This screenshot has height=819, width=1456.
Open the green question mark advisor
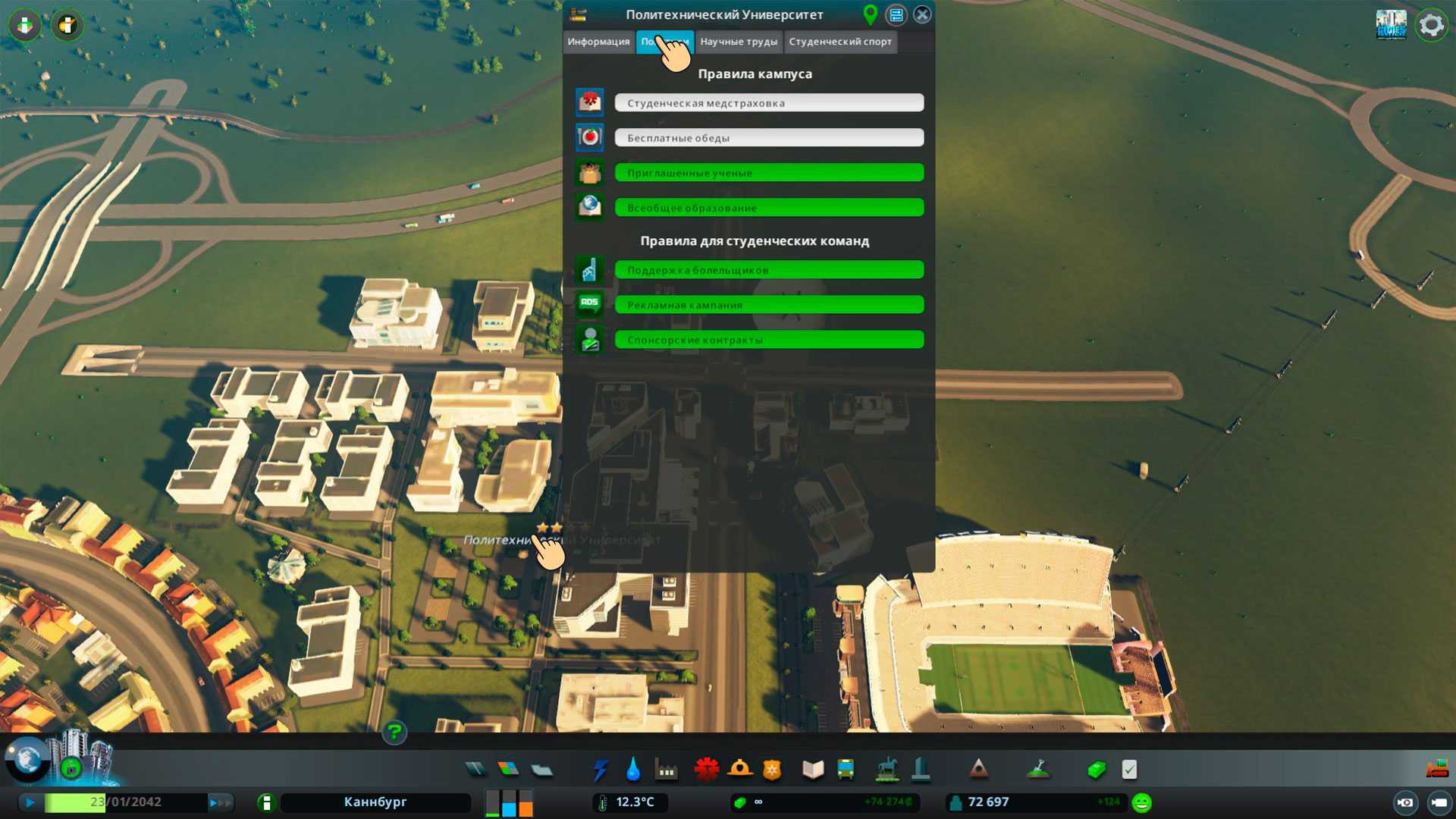(394, 733)
